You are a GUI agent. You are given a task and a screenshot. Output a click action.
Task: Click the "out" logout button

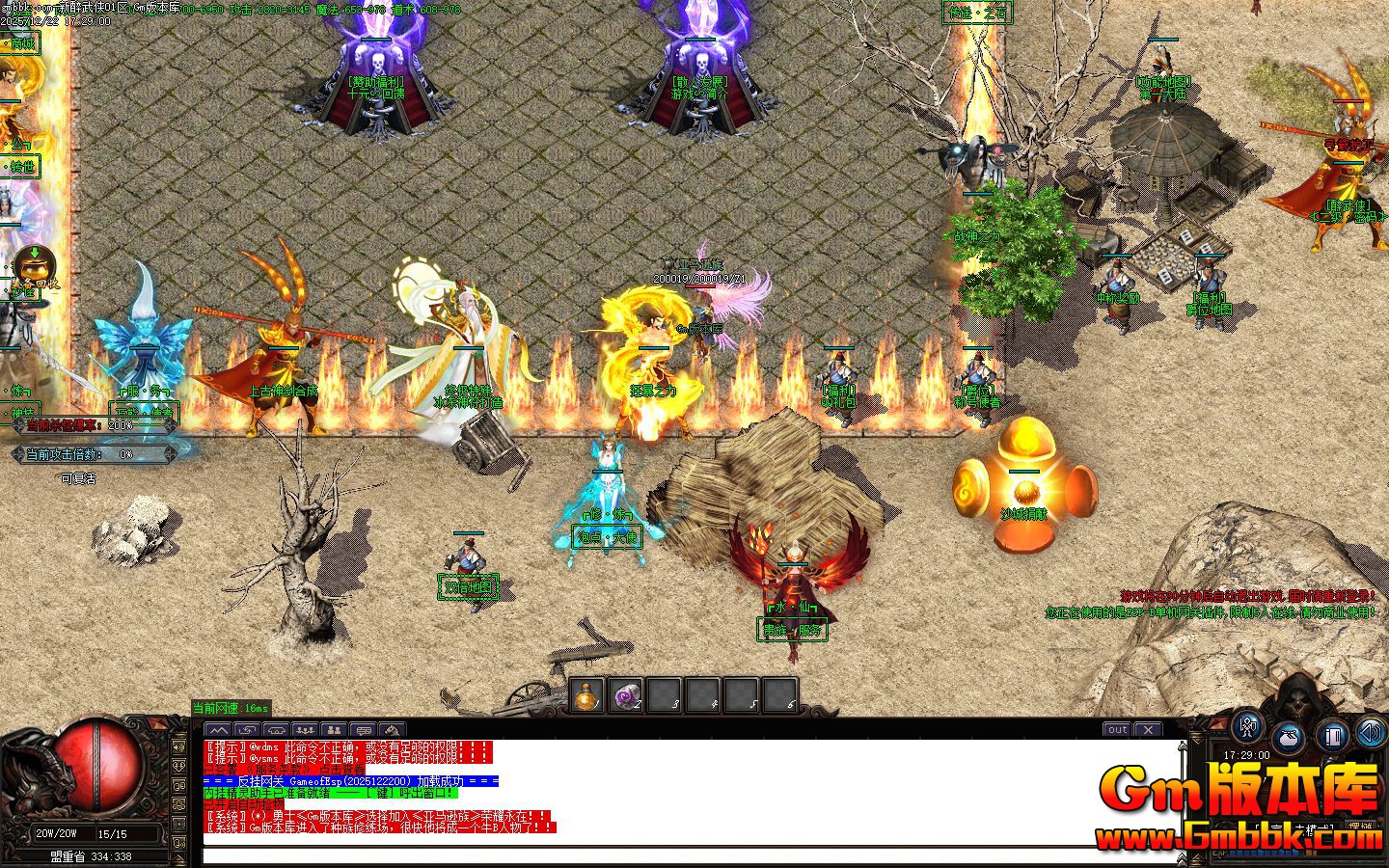coord(1117,730)
